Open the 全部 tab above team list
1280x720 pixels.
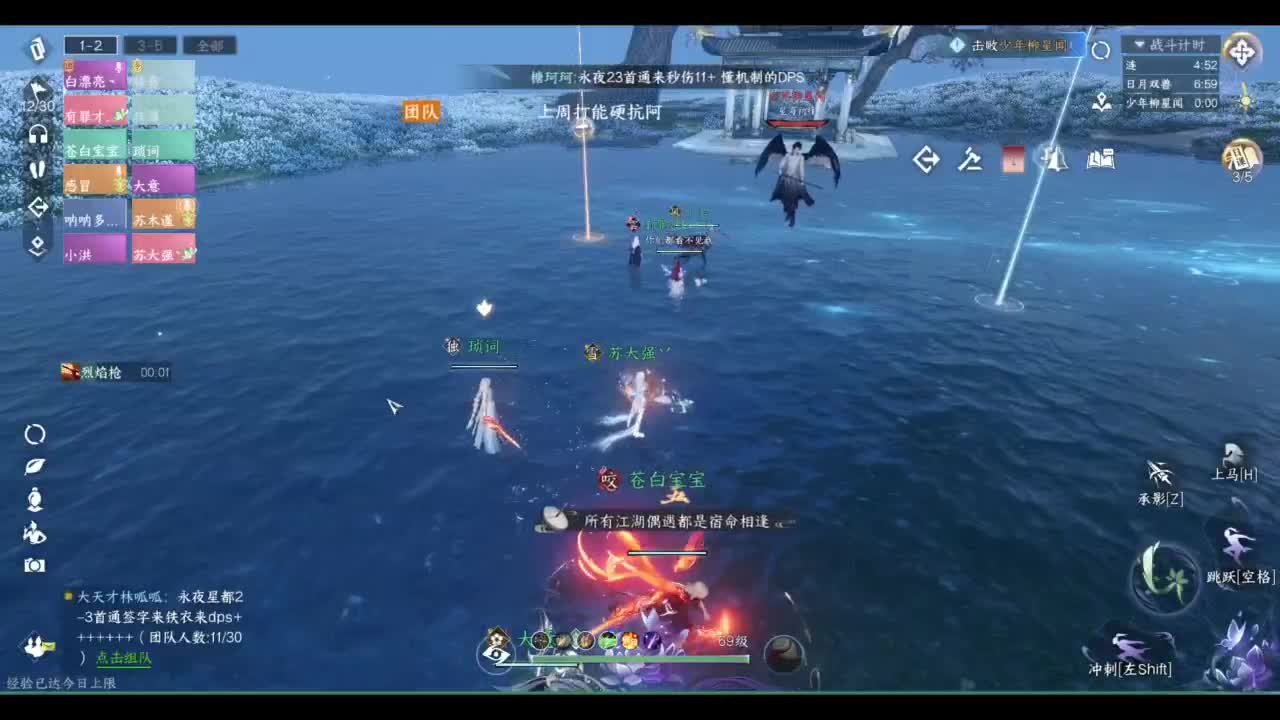click(x=205, y=45)
